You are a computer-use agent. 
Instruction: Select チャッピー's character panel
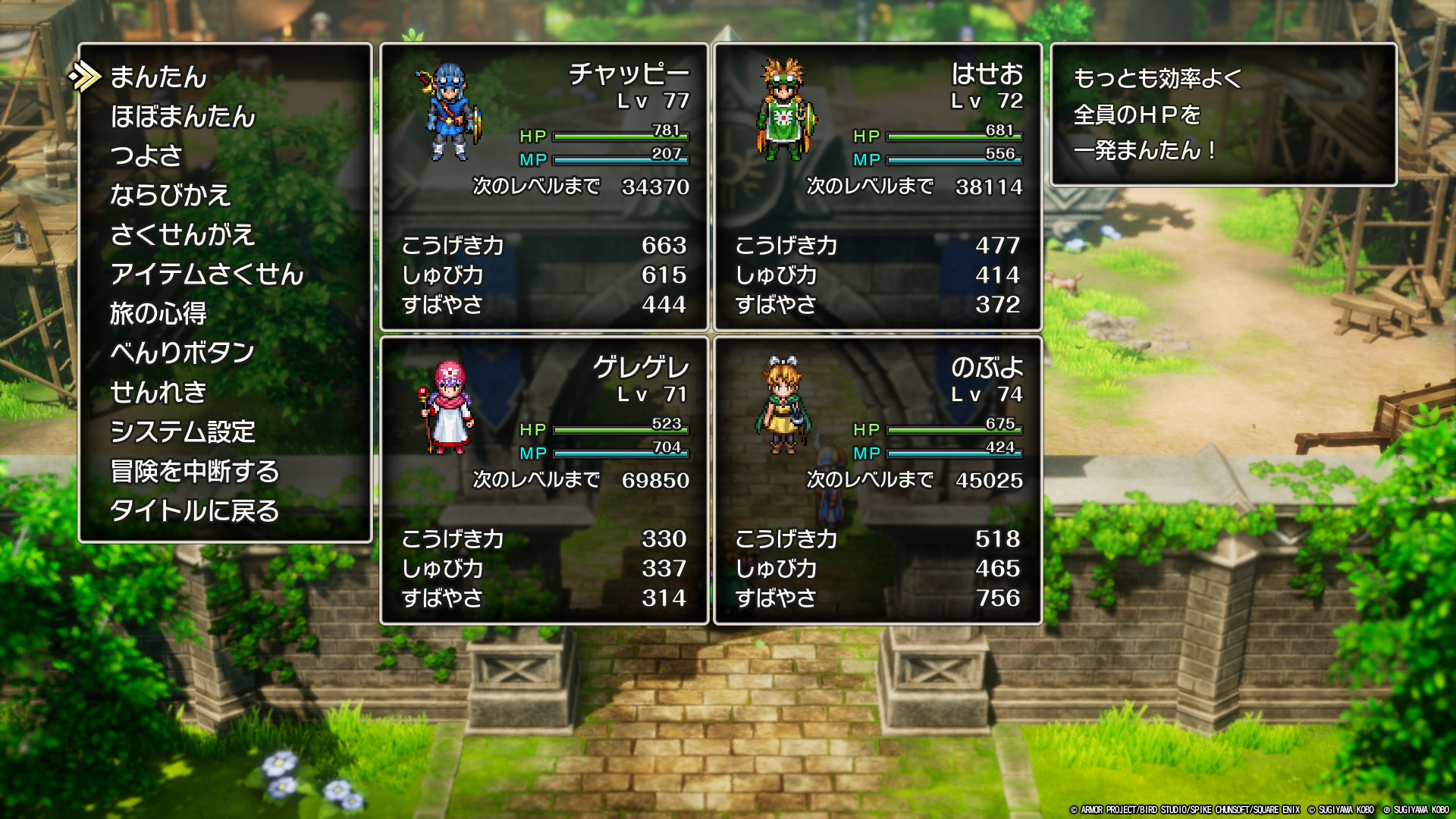(x=544, y=187)
